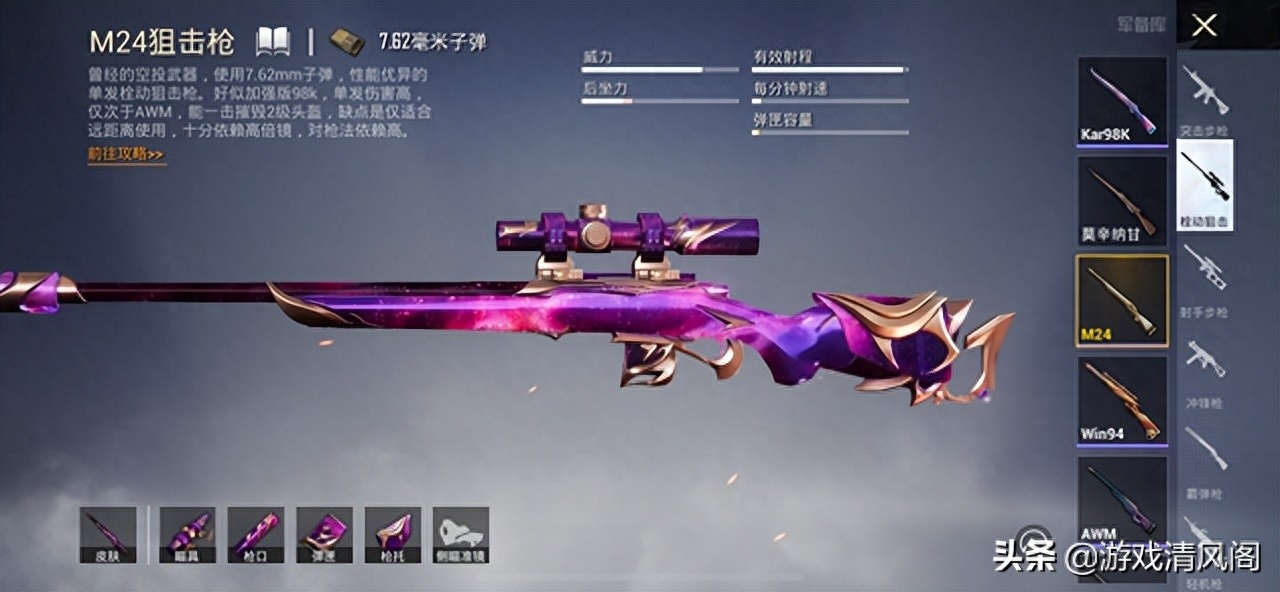The height and width of the screenshot is (592, 1280).
Task: Select the skin (皮肤) slot
Action: 108,534
